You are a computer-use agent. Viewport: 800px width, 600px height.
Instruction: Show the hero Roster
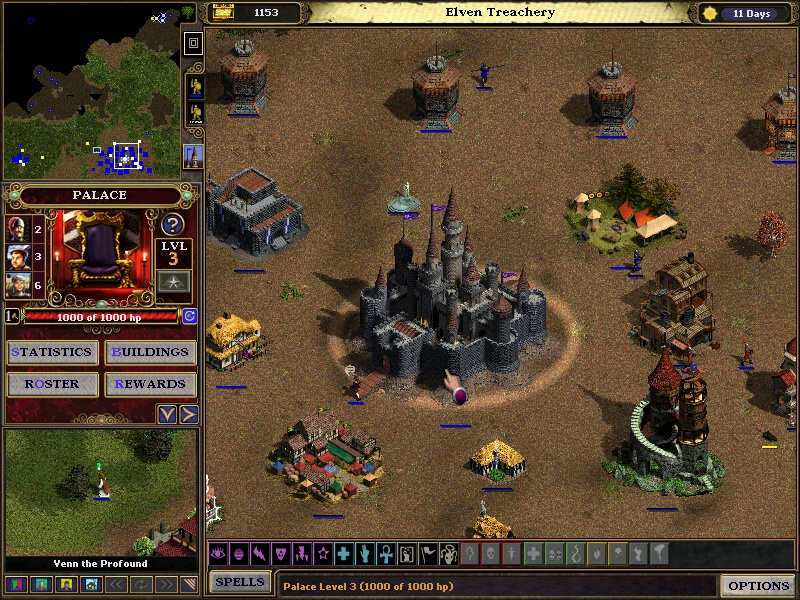(52, 384)
